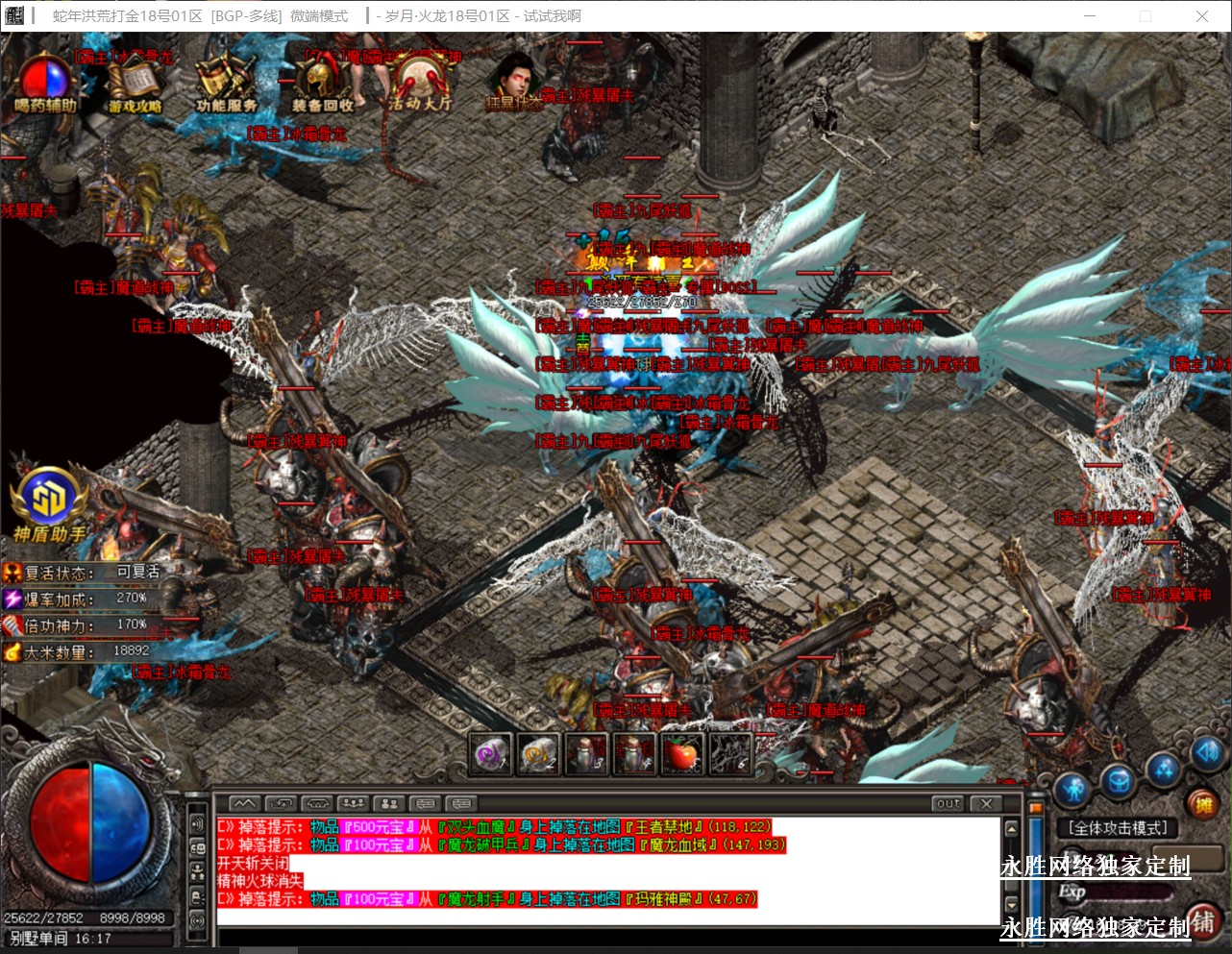Open the 游戏攻略 game guide scroll

click(136, 85)
